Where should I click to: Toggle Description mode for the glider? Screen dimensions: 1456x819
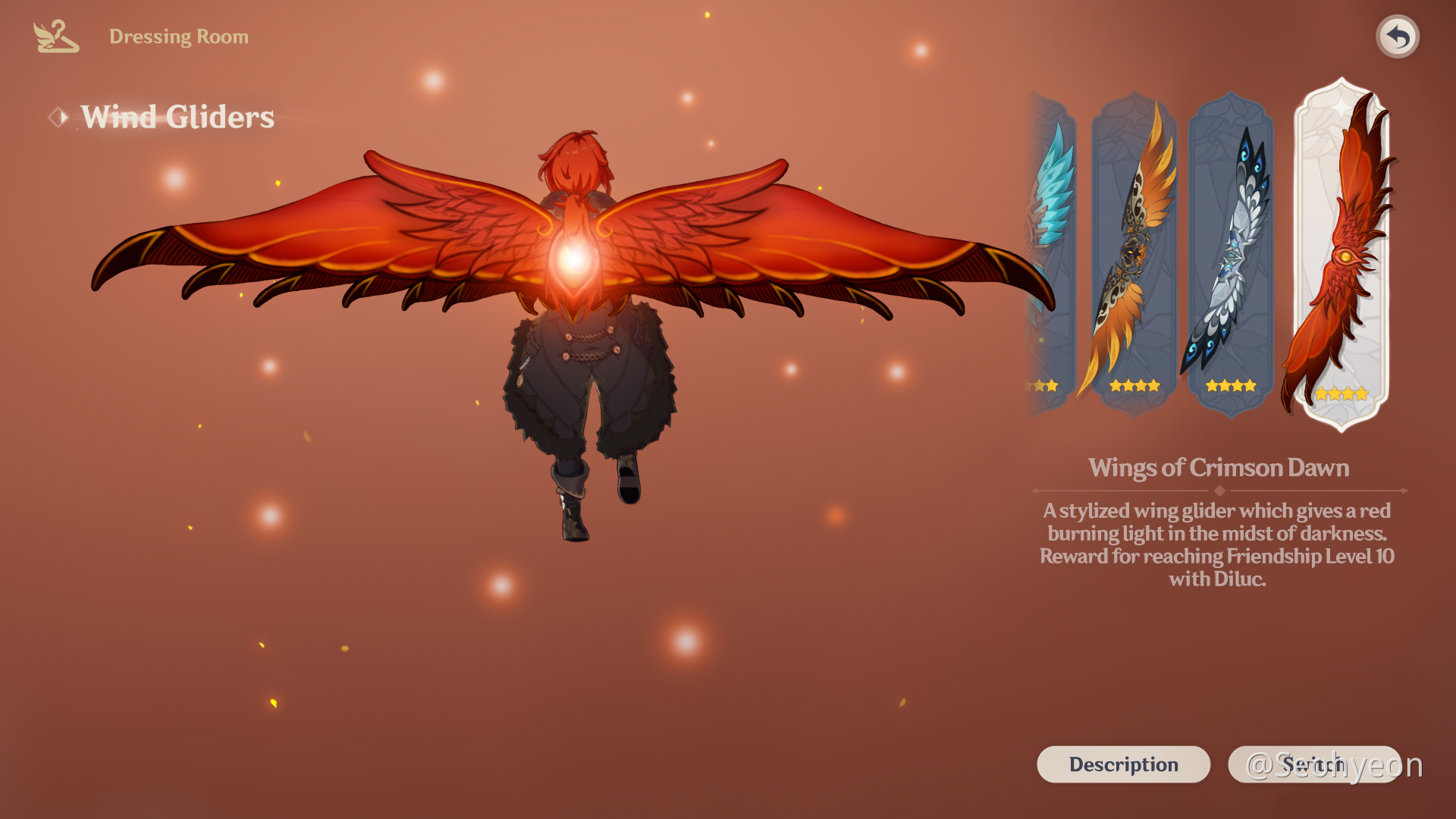click(x=1124, y=764)
